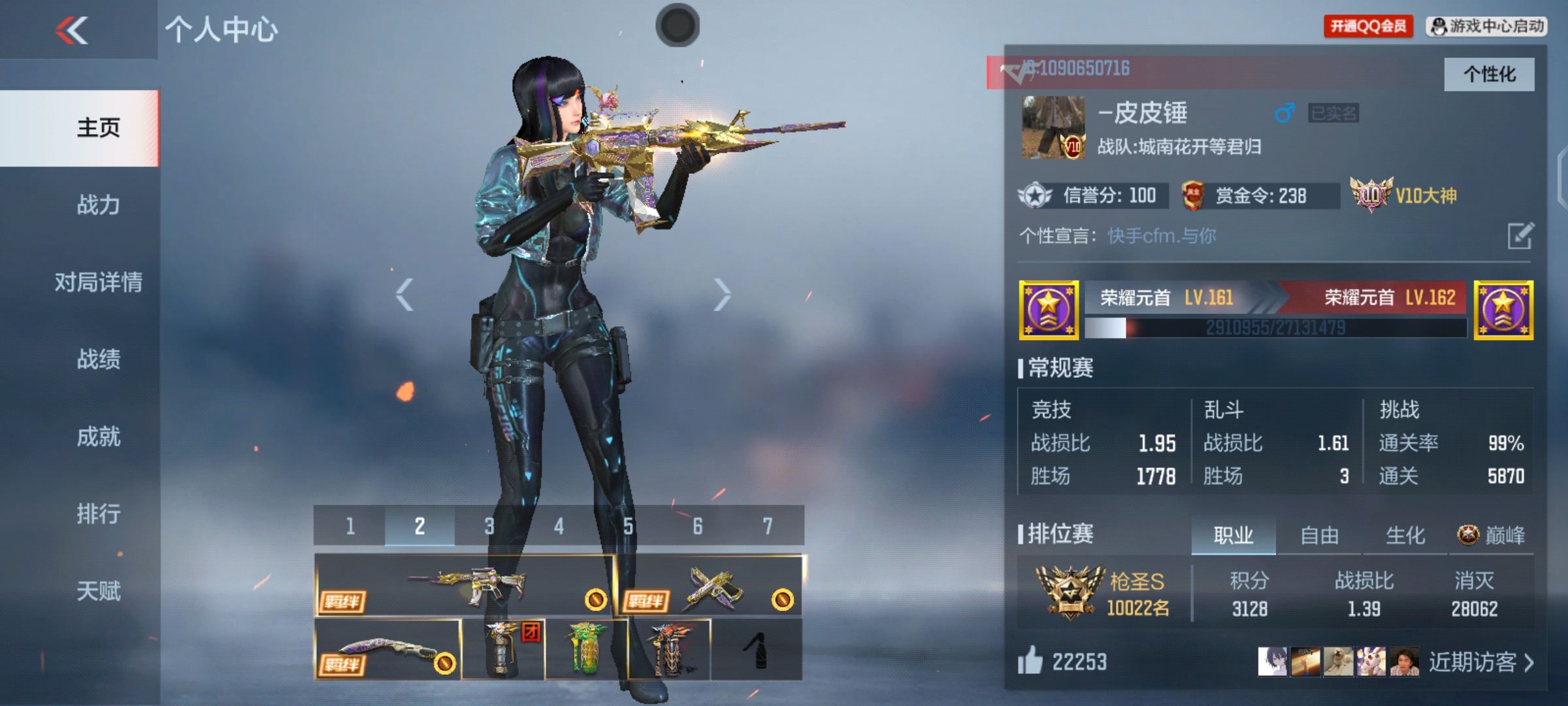Switch ranked stats to 生化 tab

coord(1405,535)
